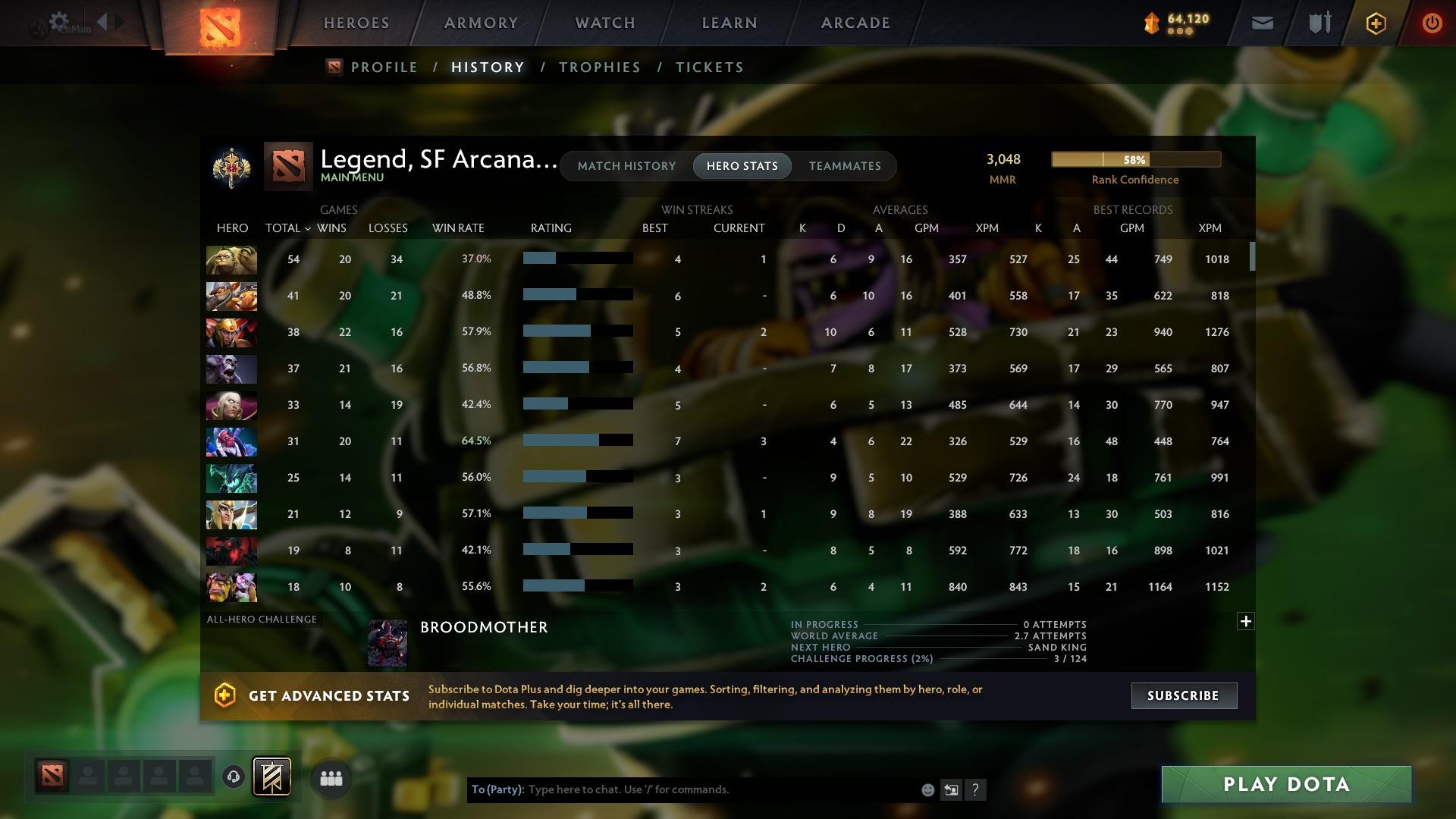Open the emoticon picker beside chat box
Image resolution: width=1456 pixels, height=819 pixels.
[927, 789]
